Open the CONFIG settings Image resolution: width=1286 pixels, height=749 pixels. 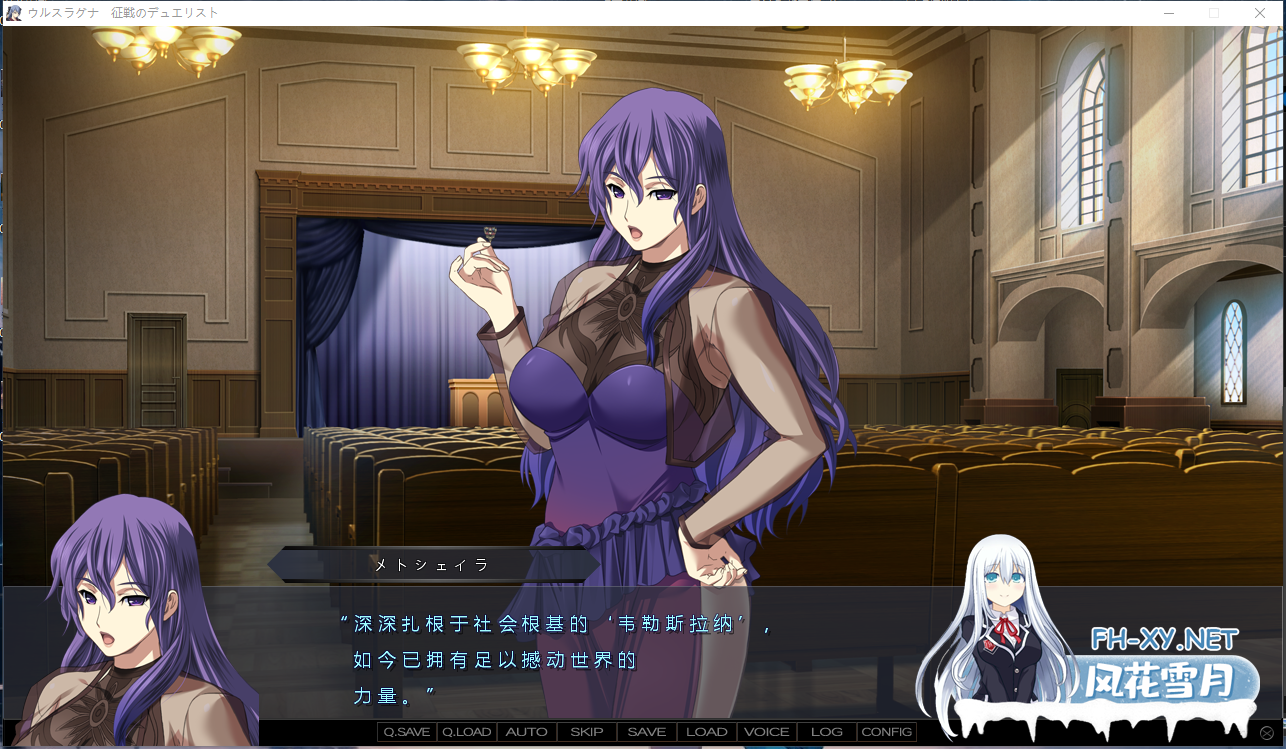click(887, 732)
